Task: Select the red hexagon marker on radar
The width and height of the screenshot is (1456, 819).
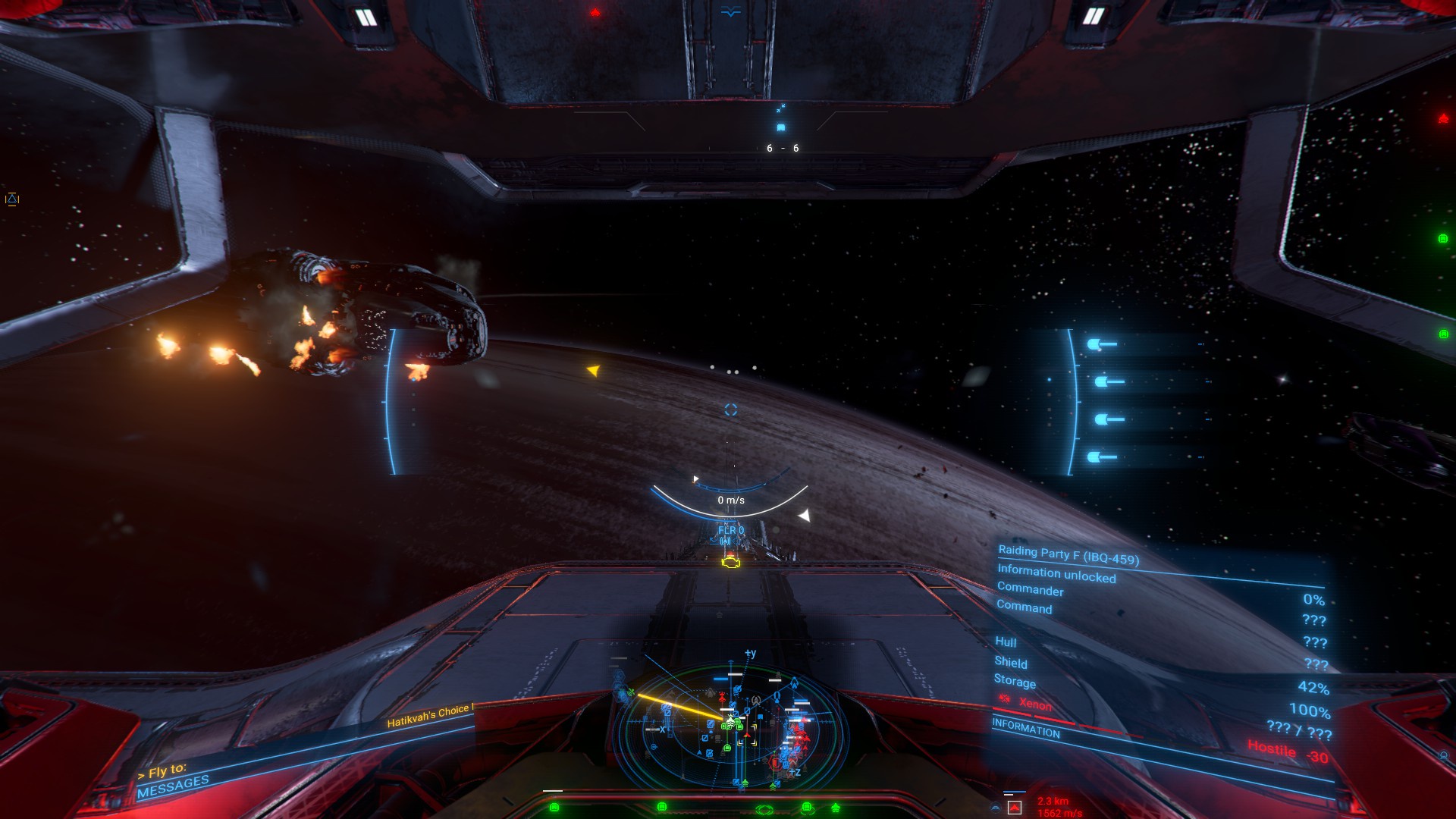Action: pos(775,762)
